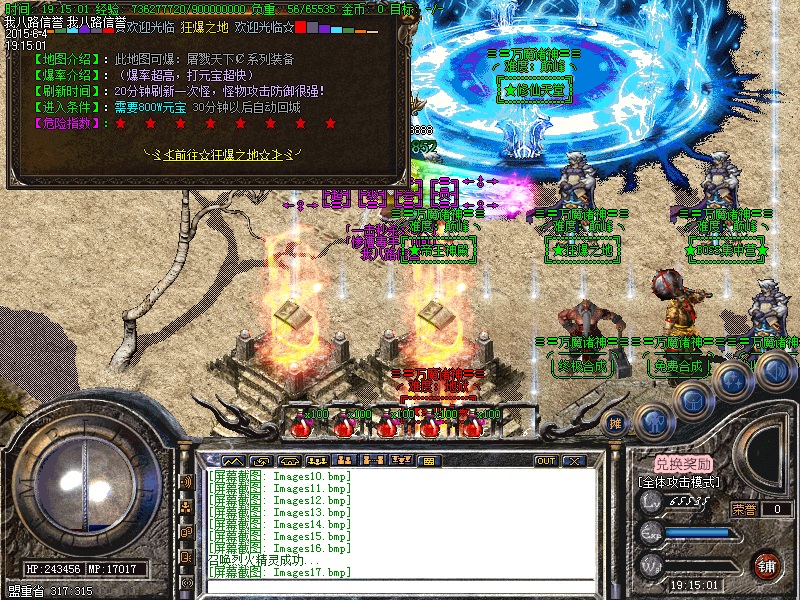Use the first red potion in belt
The height and width of the screenshot is (600, 800).
298,427
